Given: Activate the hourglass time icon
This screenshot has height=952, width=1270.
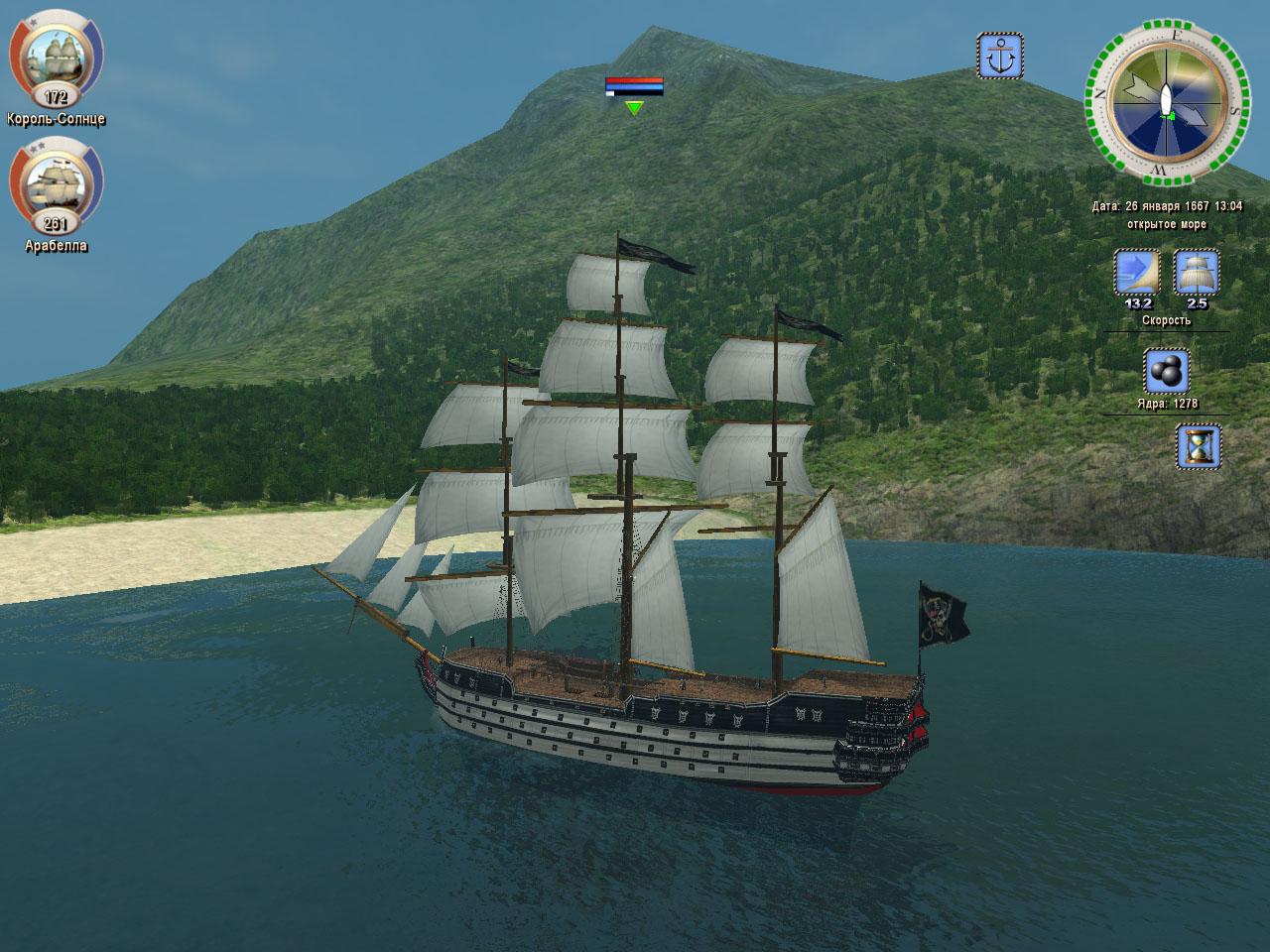Looking at the screenshot, I should (x=1199, y=446).
